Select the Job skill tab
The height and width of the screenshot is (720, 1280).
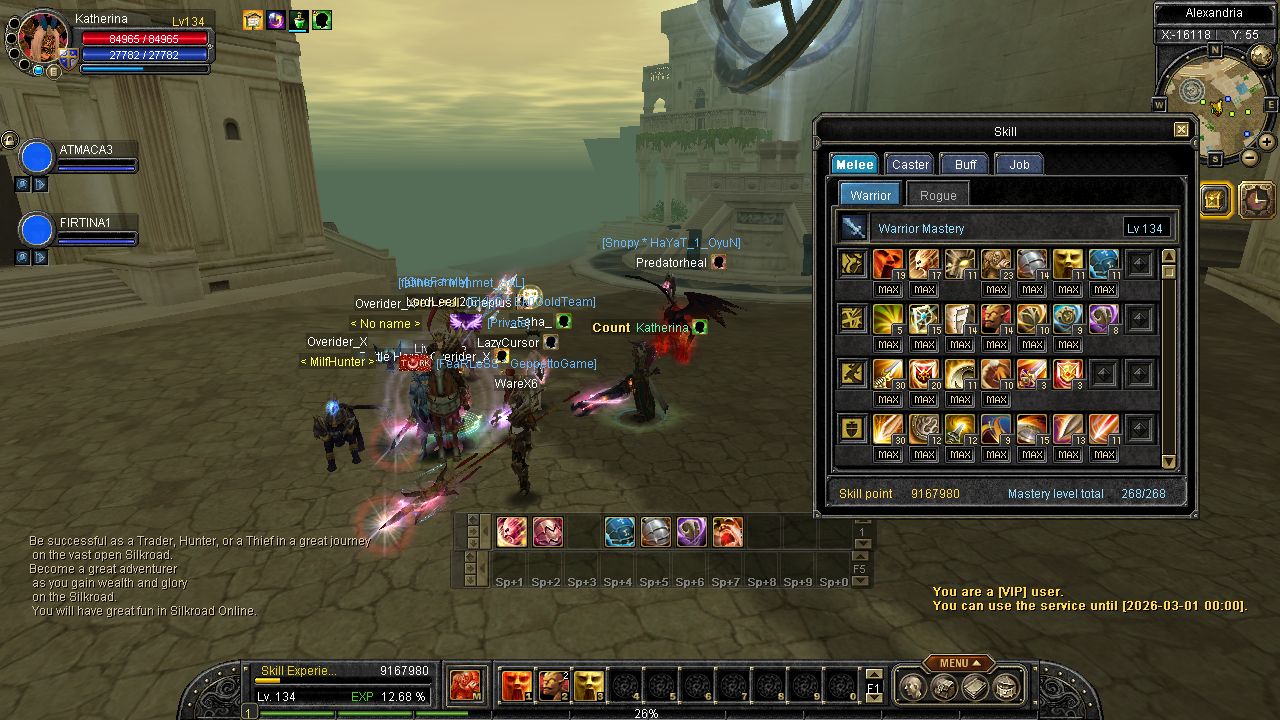point(1019,165)
